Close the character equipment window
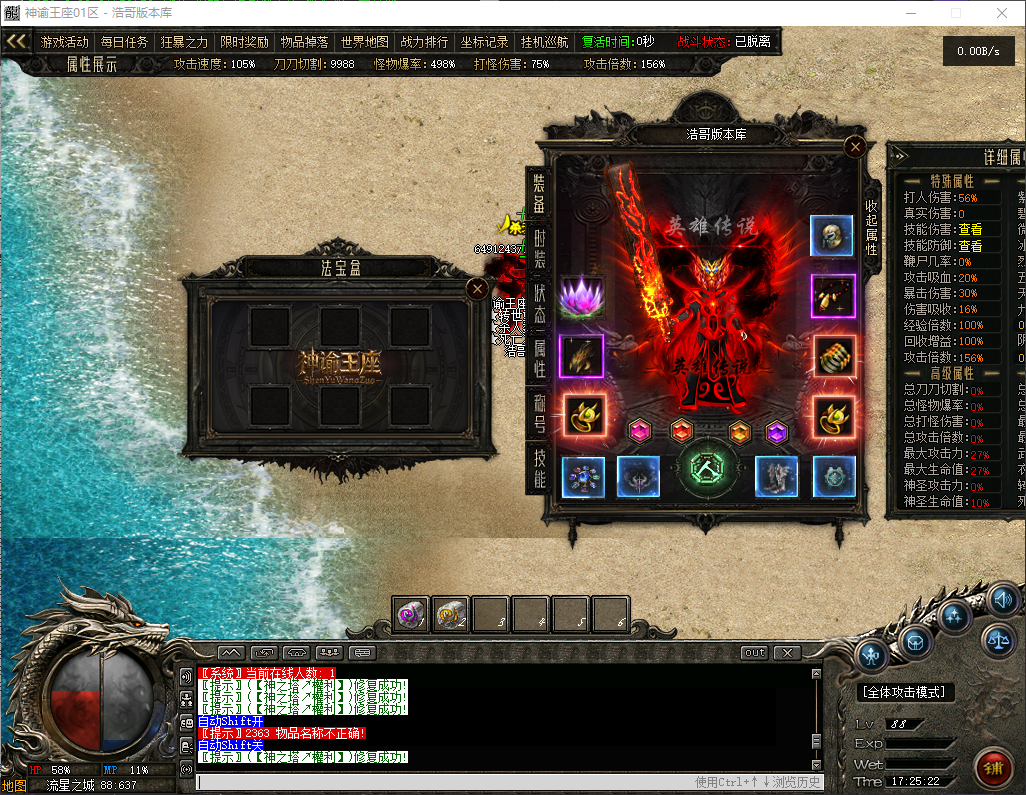This screenshot has height=795, width=1026. pyautogui.click(x=854, y=147)
